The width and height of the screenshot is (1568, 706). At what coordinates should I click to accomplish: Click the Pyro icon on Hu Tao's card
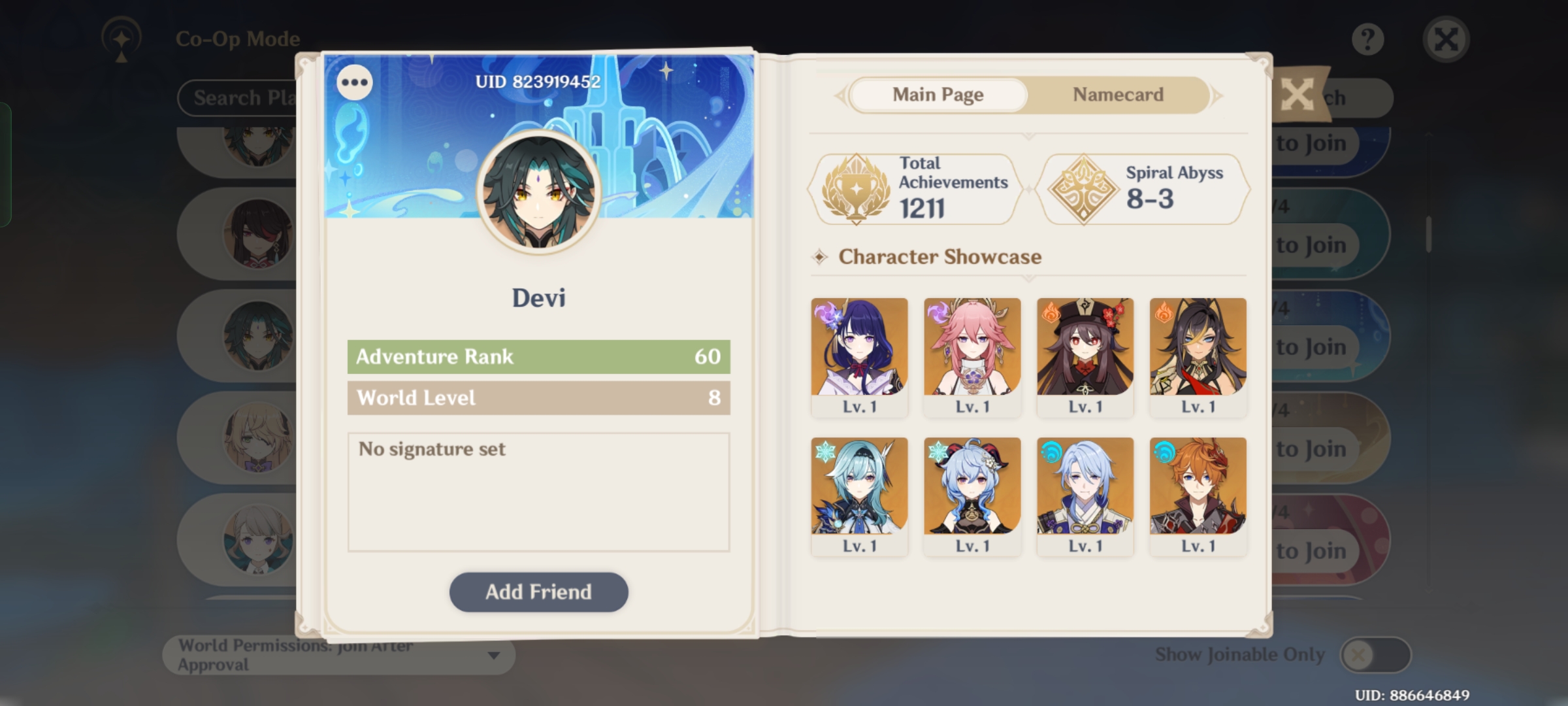click(x=1050, y=311)
